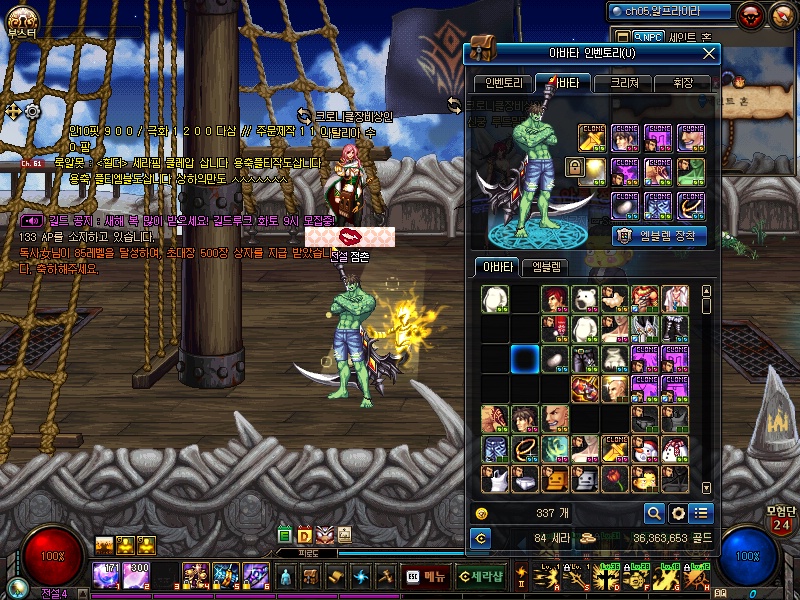
Task: Open the 세라샵 cash shop
Action: (480, 577)
